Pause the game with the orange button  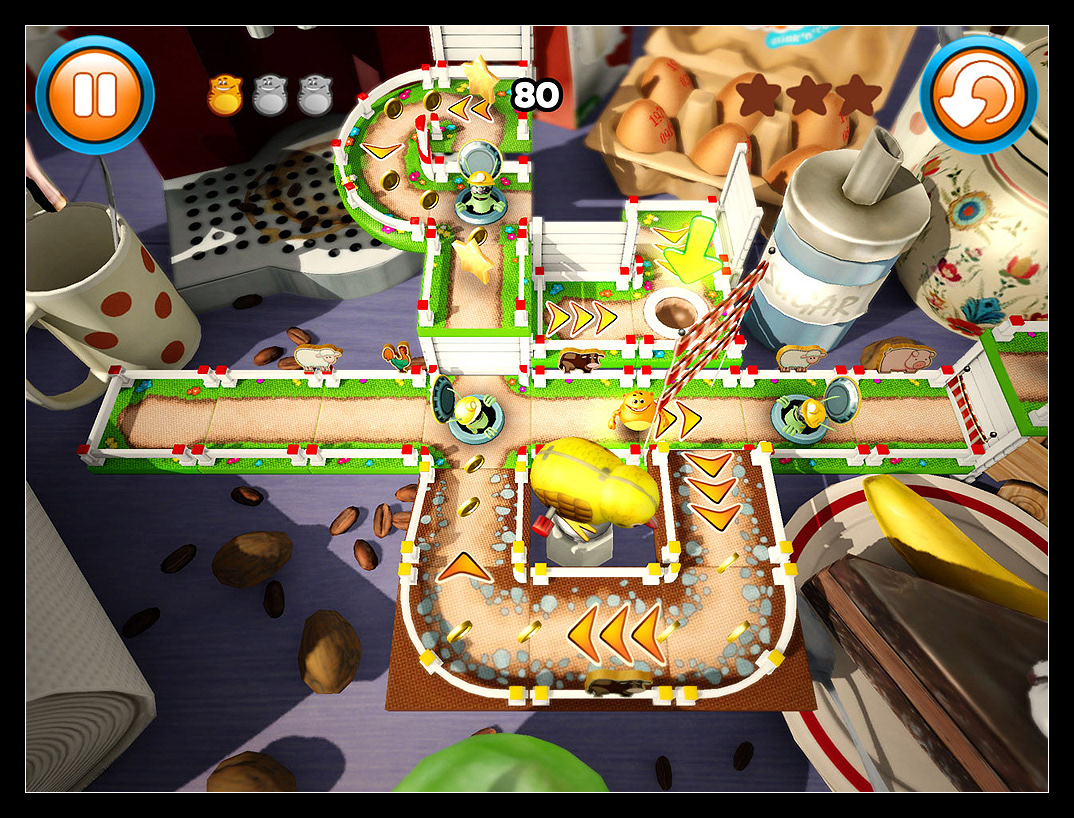(94, 95)
